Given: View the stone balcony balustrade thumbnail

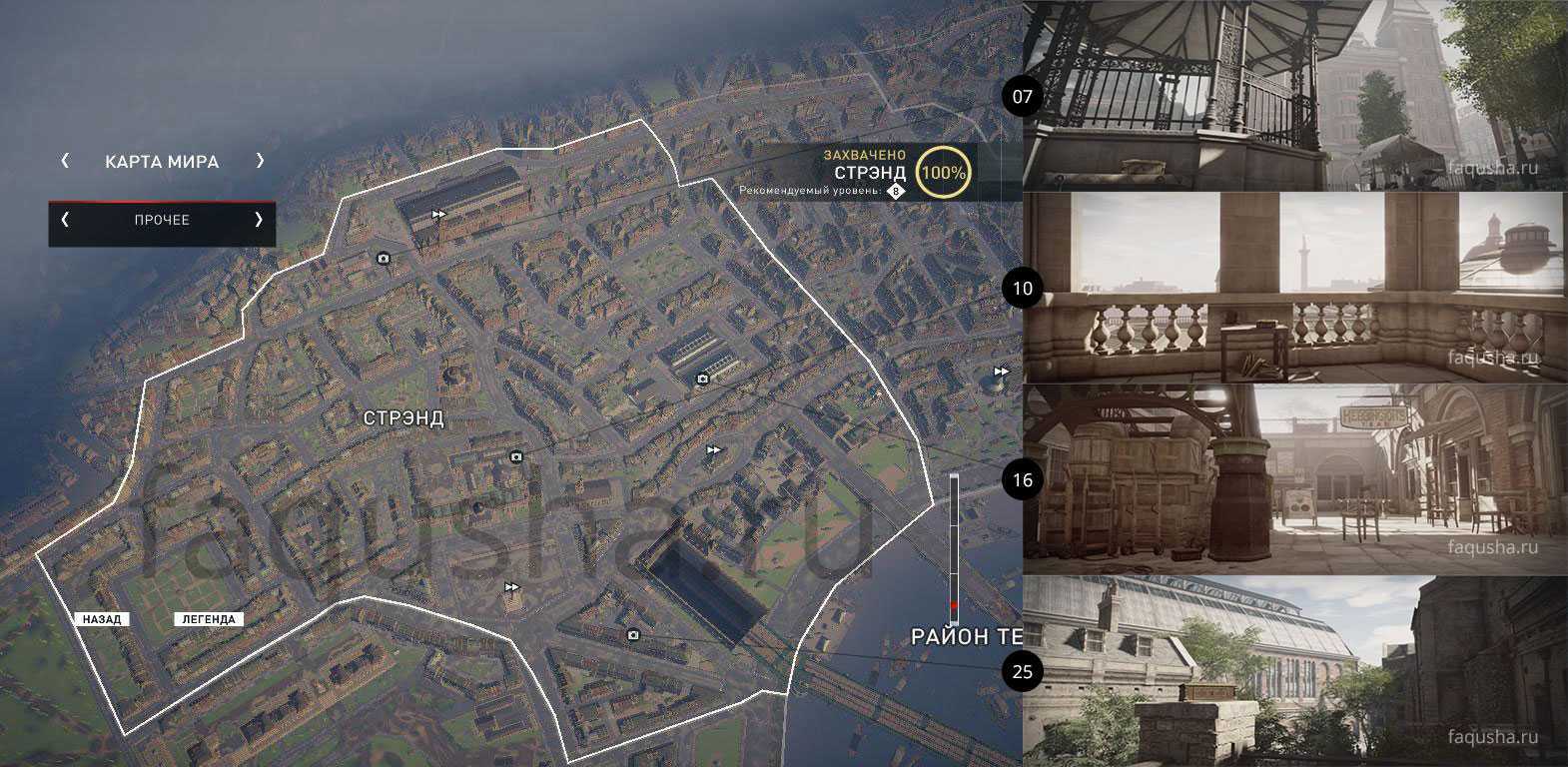Looking at the screenshot, I should click(x=1294, y=288).
